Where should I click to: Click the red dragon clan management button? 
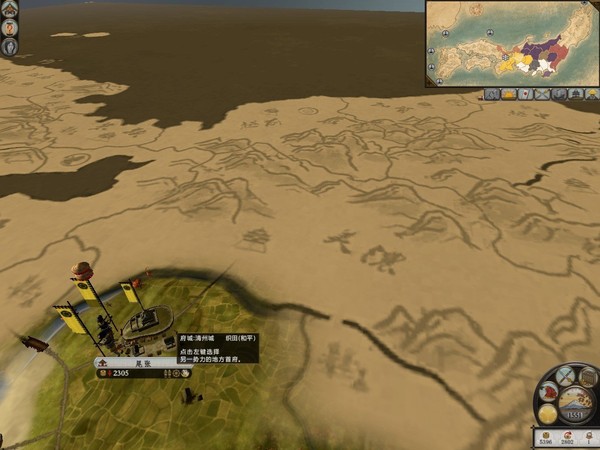(549, 392)
